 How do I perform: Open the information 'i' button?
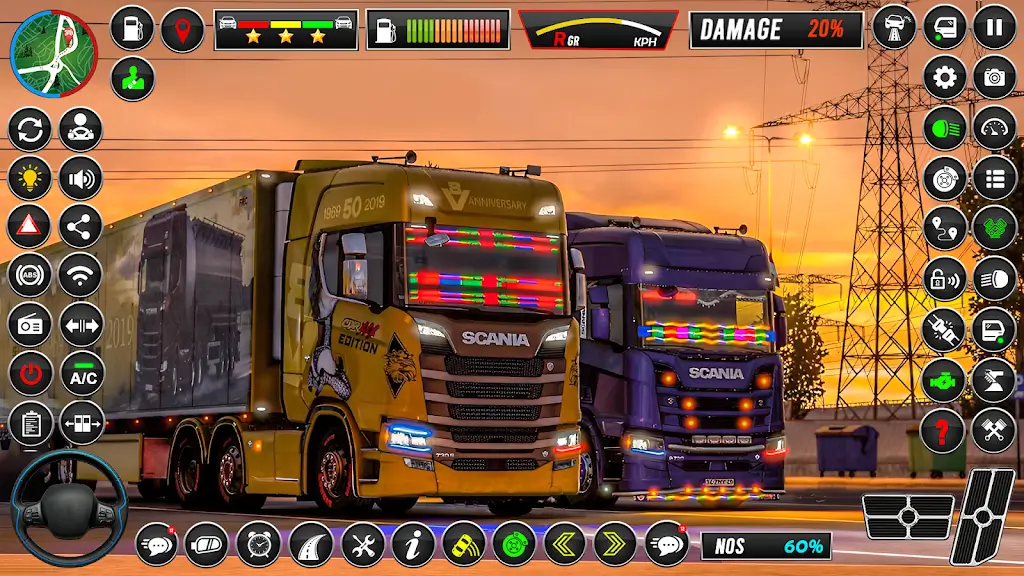(413, 544)
